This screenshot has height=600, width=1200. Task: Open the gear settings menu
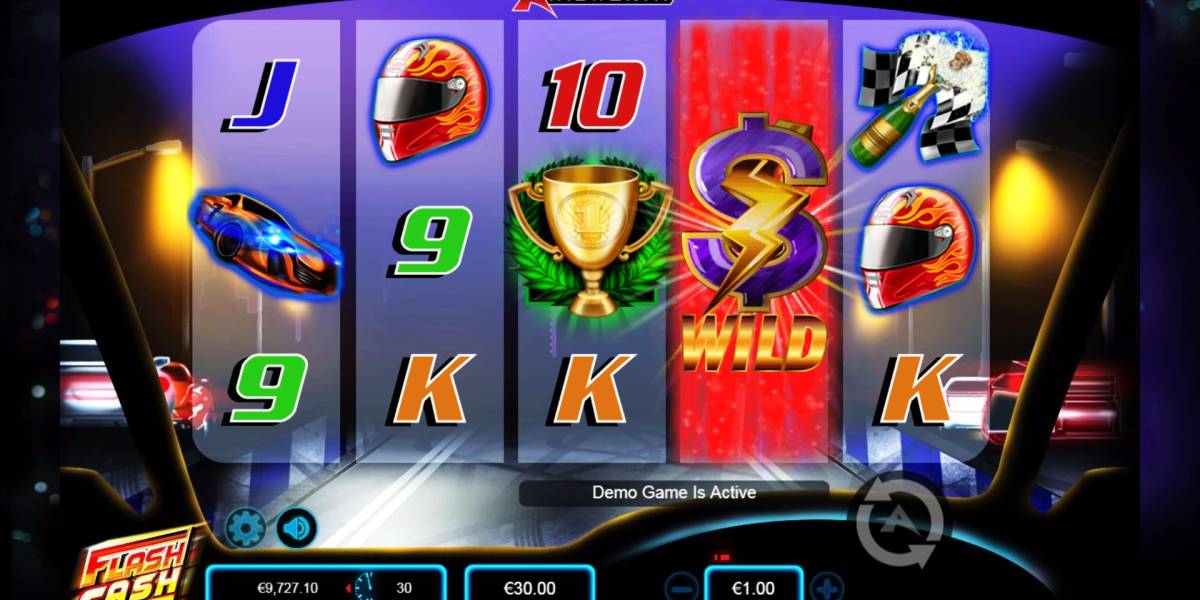(x=244, y=528)
